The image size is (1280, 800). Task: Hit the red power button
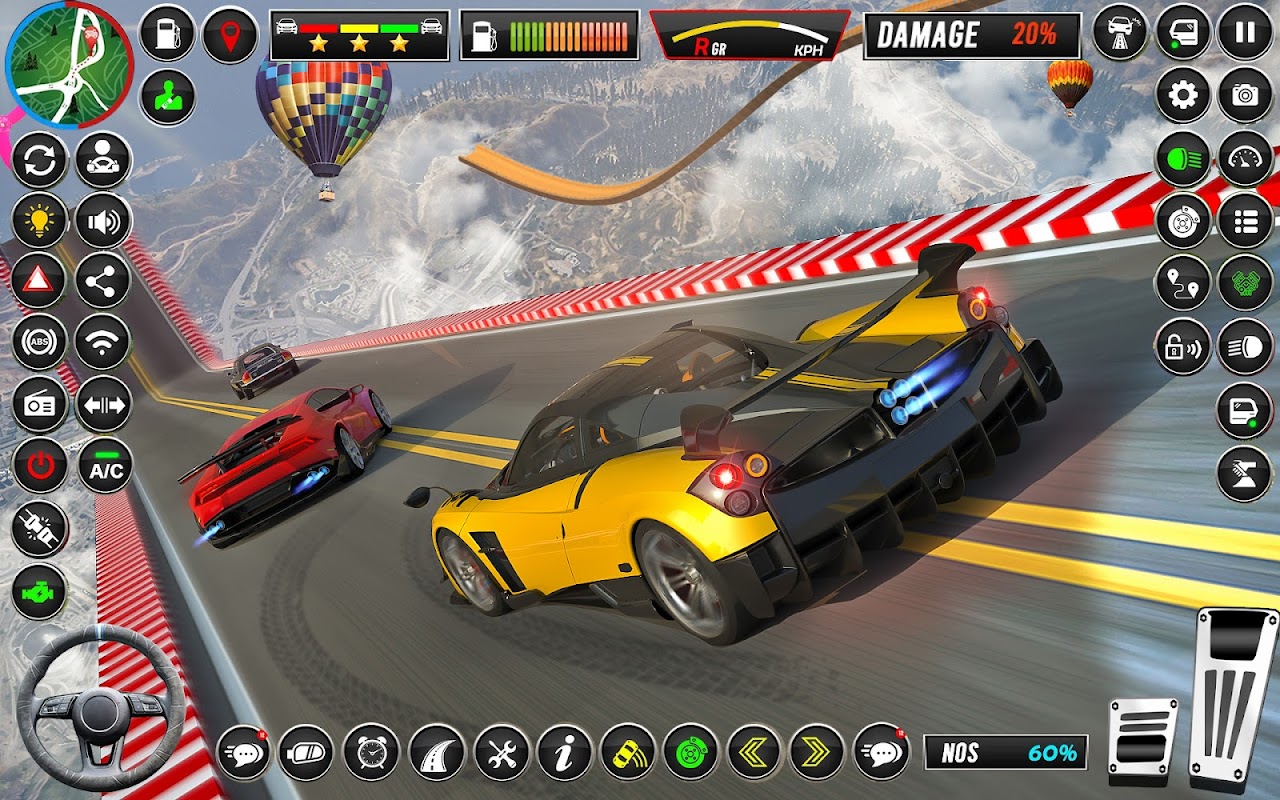[x=40, y=466]
